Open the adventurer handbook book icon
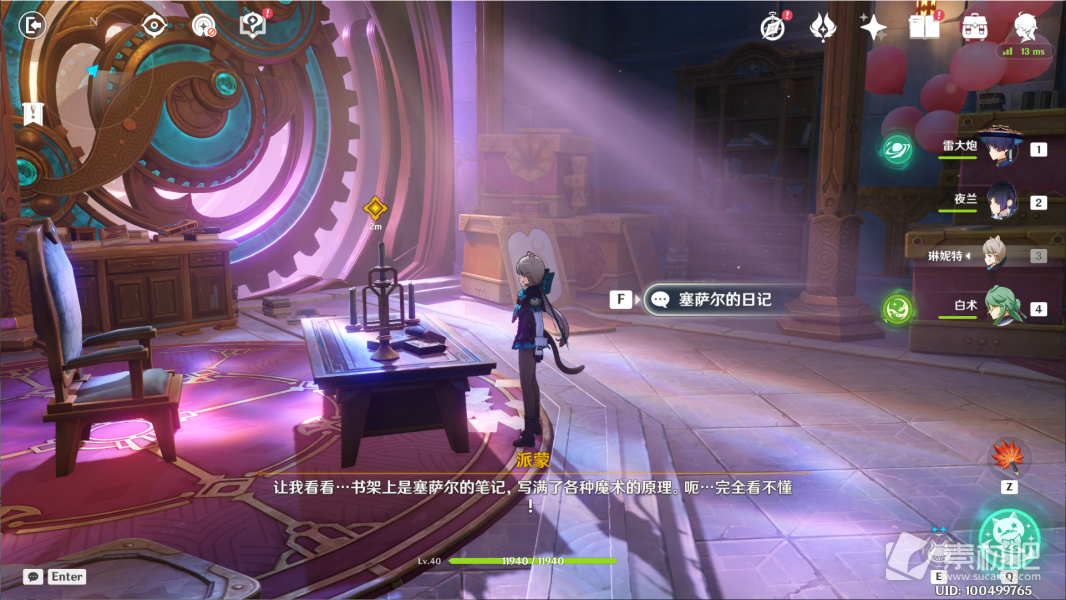 point(924,27)
